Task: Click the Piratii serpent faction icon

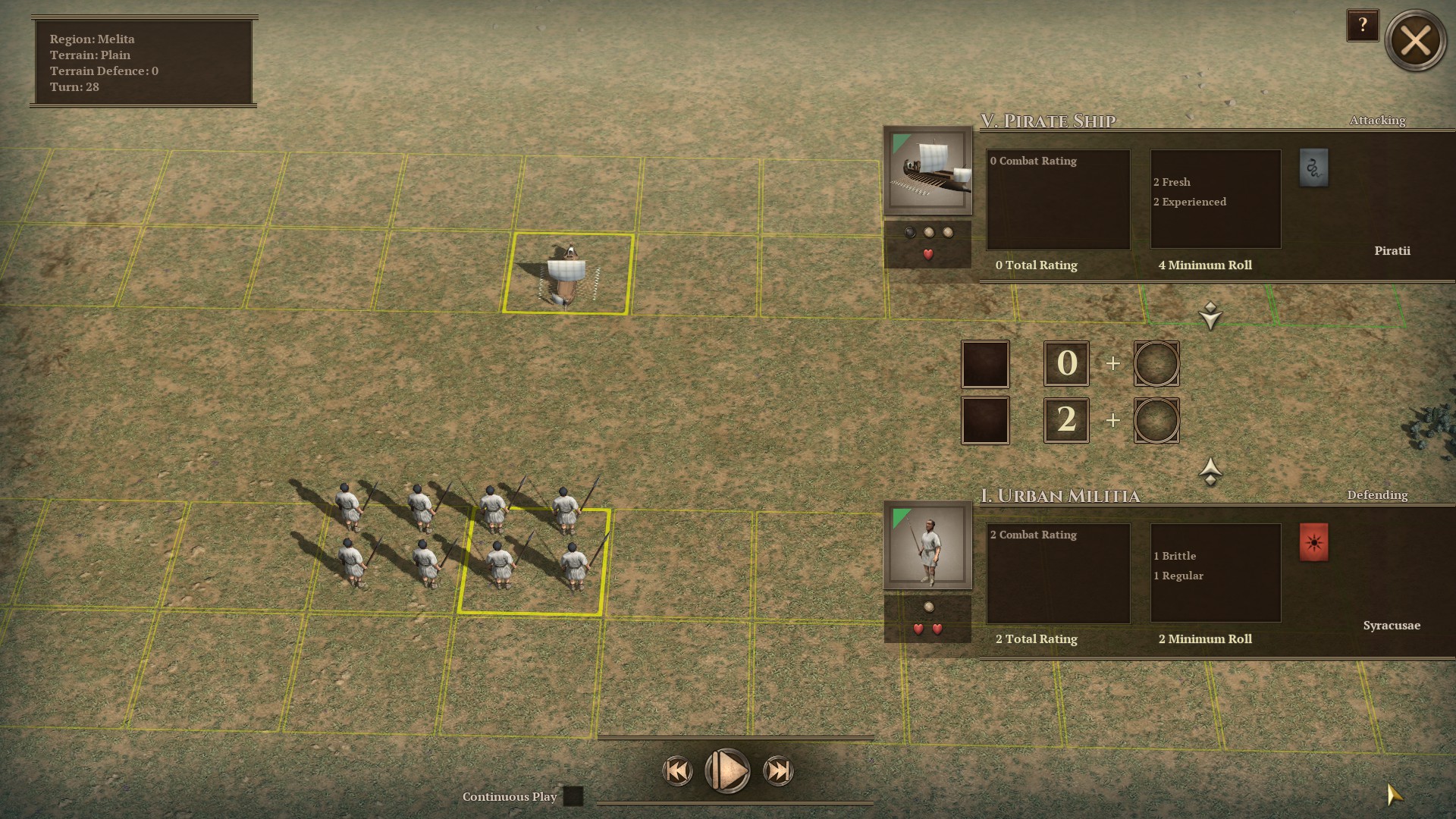Action: tap(1315, 168)
